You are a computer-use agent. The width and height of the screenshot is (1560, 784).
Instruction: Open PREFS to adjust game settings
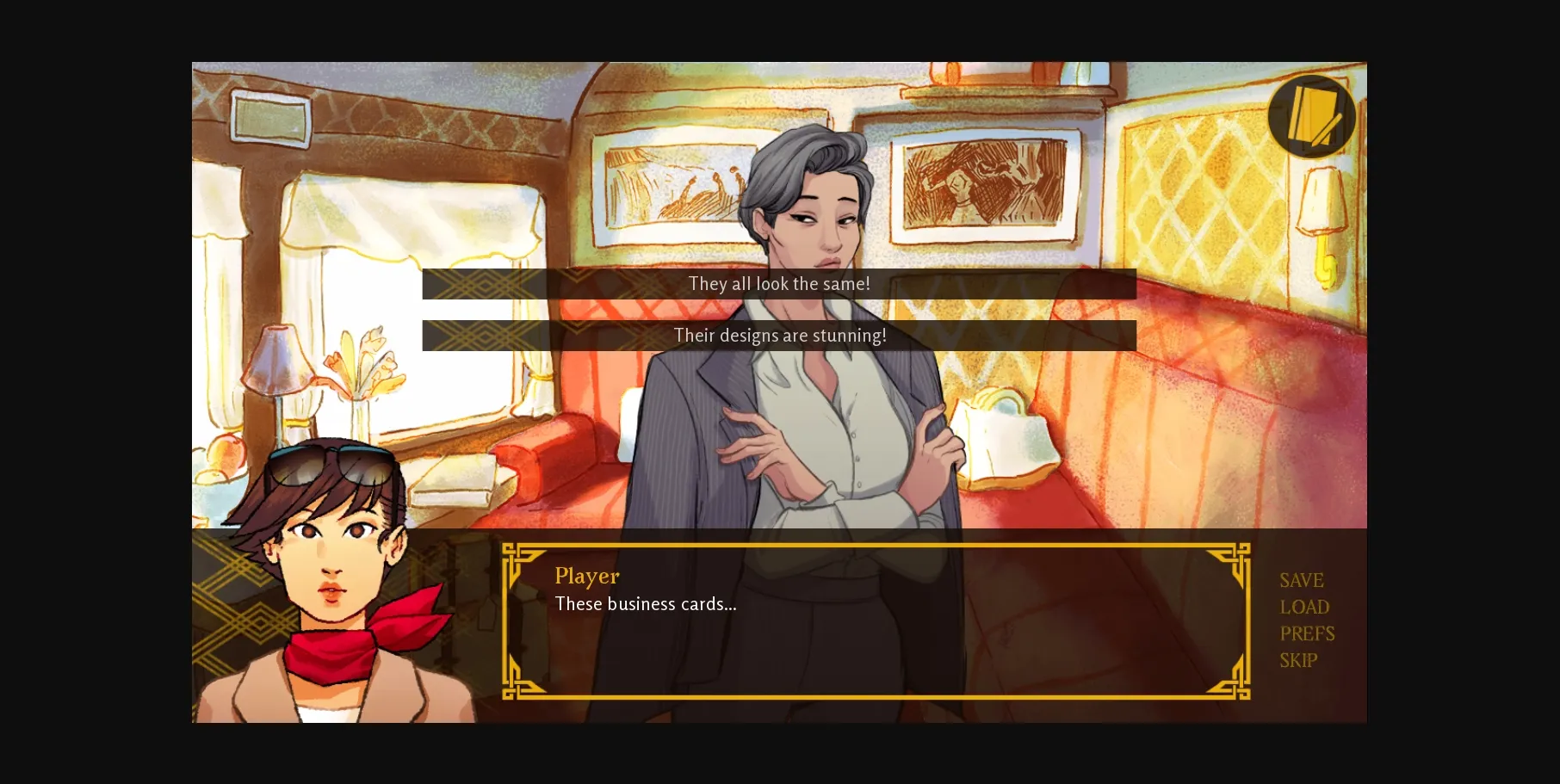[1307, 633]
